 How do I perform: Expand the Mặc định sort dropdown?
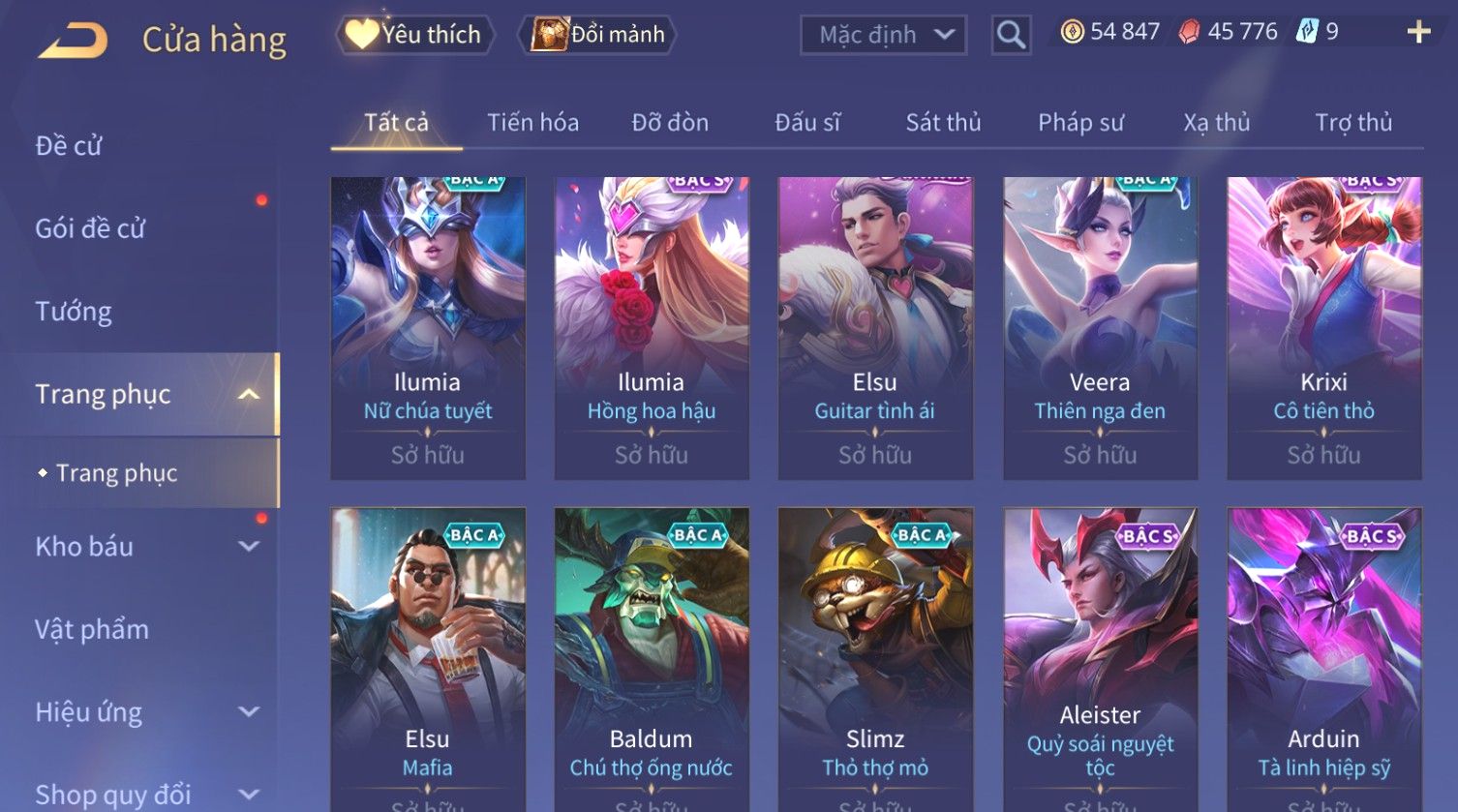click(883, 36)
